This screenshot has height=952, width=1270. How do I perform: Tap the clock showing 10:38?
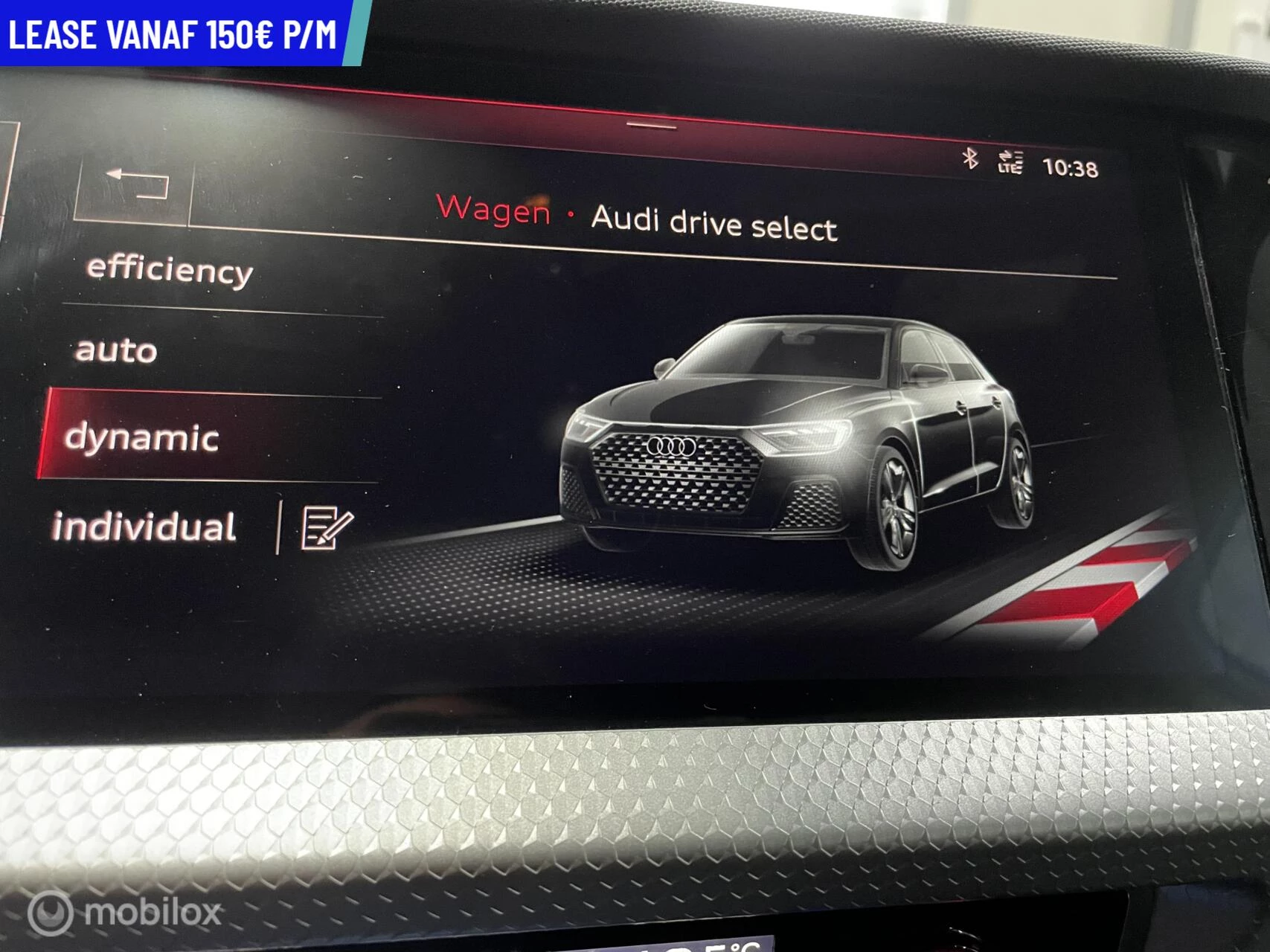(x=1069, y=168)
